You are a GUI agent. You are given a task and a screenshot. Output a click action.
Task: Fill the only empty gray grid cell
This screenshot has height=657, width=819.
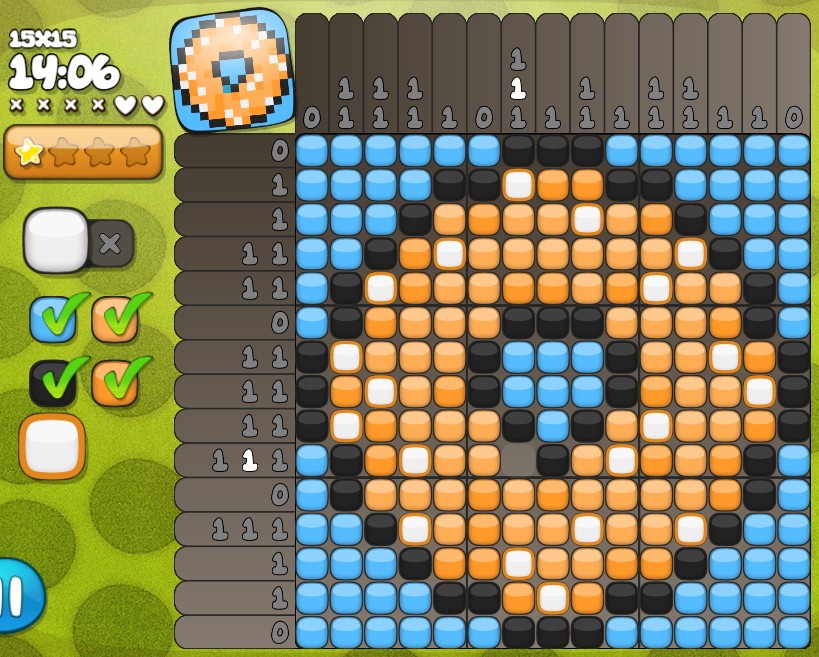[518, 460]
